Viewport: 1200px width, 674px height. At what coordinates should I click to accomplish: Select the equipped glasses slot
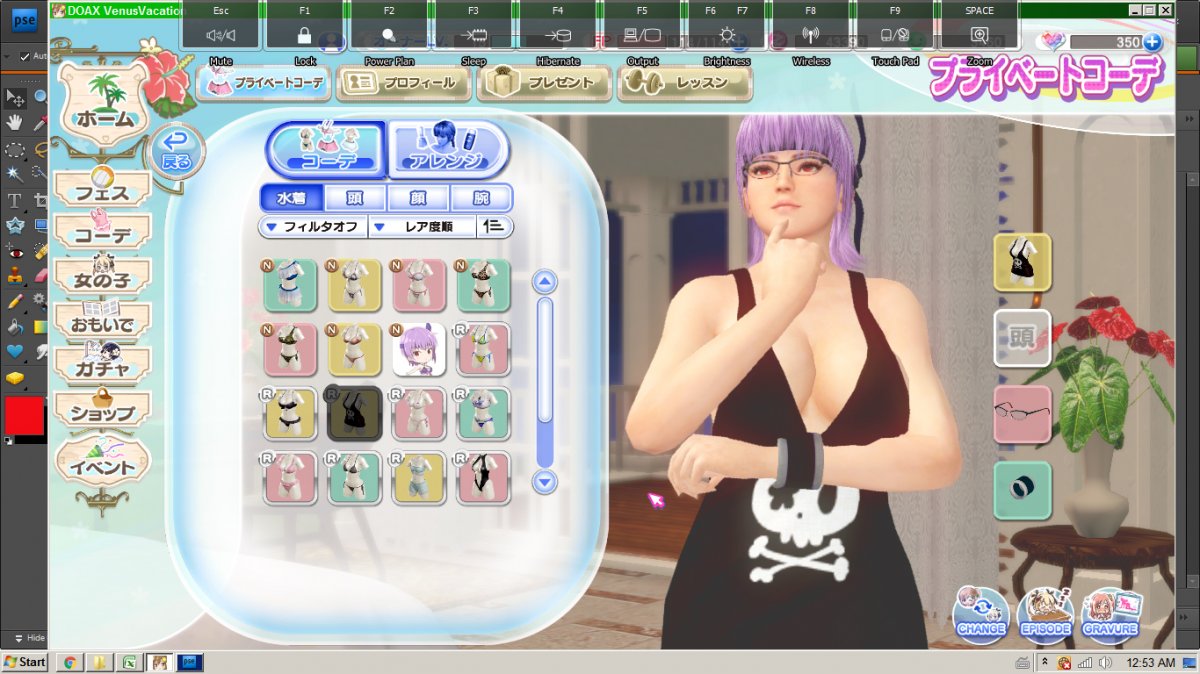tap(1022, 414)
